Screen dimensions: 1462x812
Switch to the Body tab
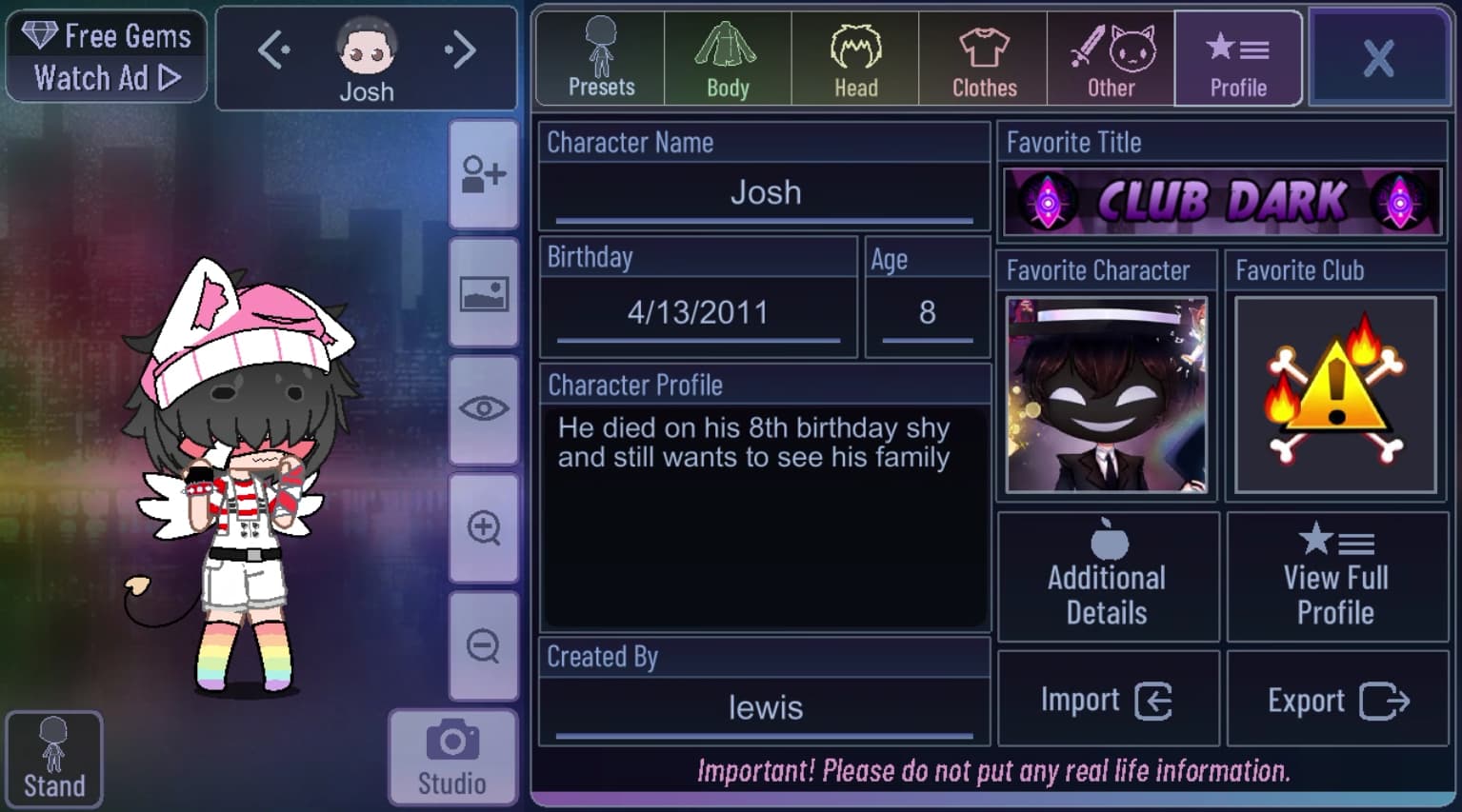click(x=728, y=59)
